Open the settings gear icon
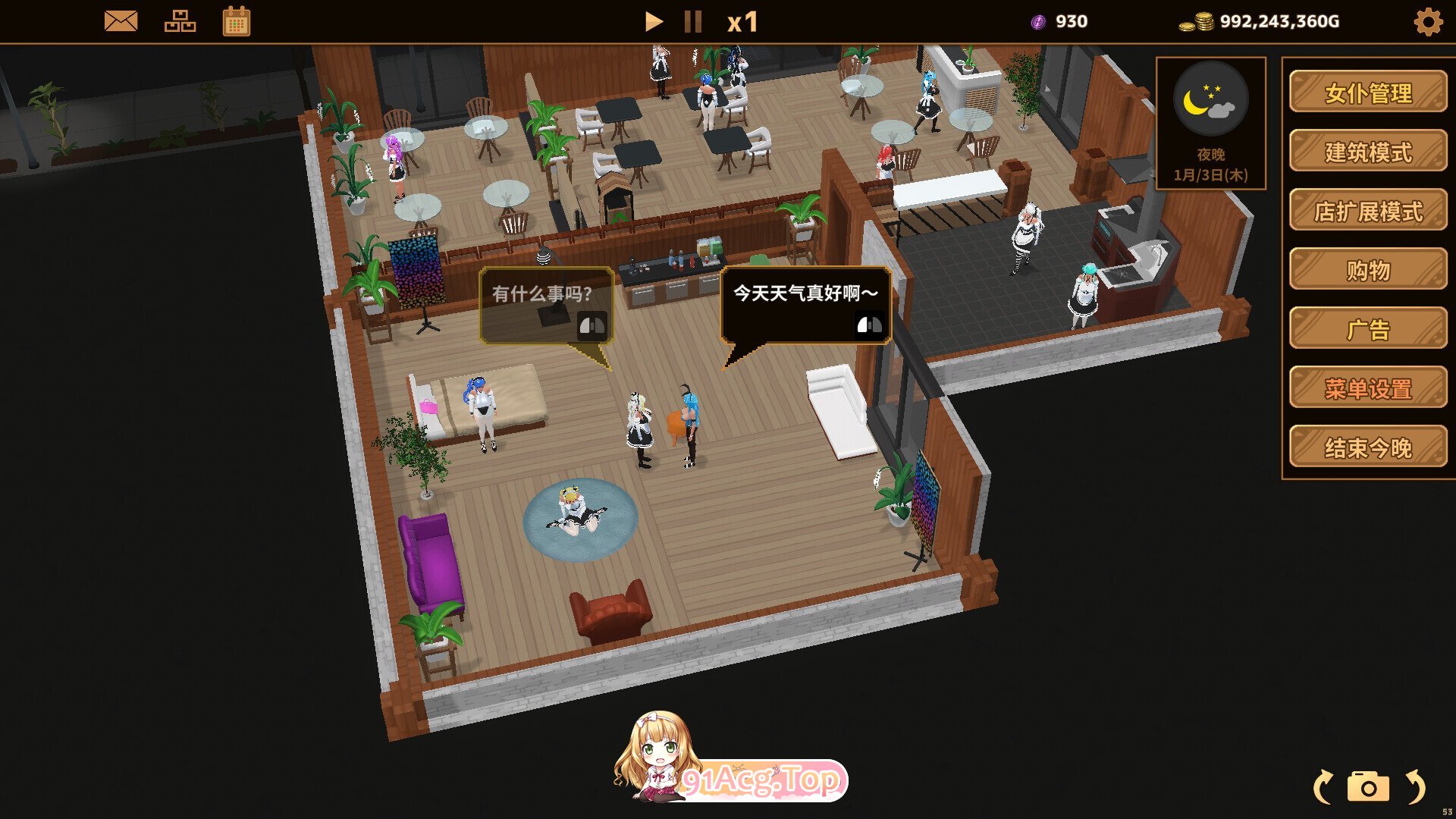Image resolution: width=1456 pixels, height=819 pixels. click(1429, 21)
